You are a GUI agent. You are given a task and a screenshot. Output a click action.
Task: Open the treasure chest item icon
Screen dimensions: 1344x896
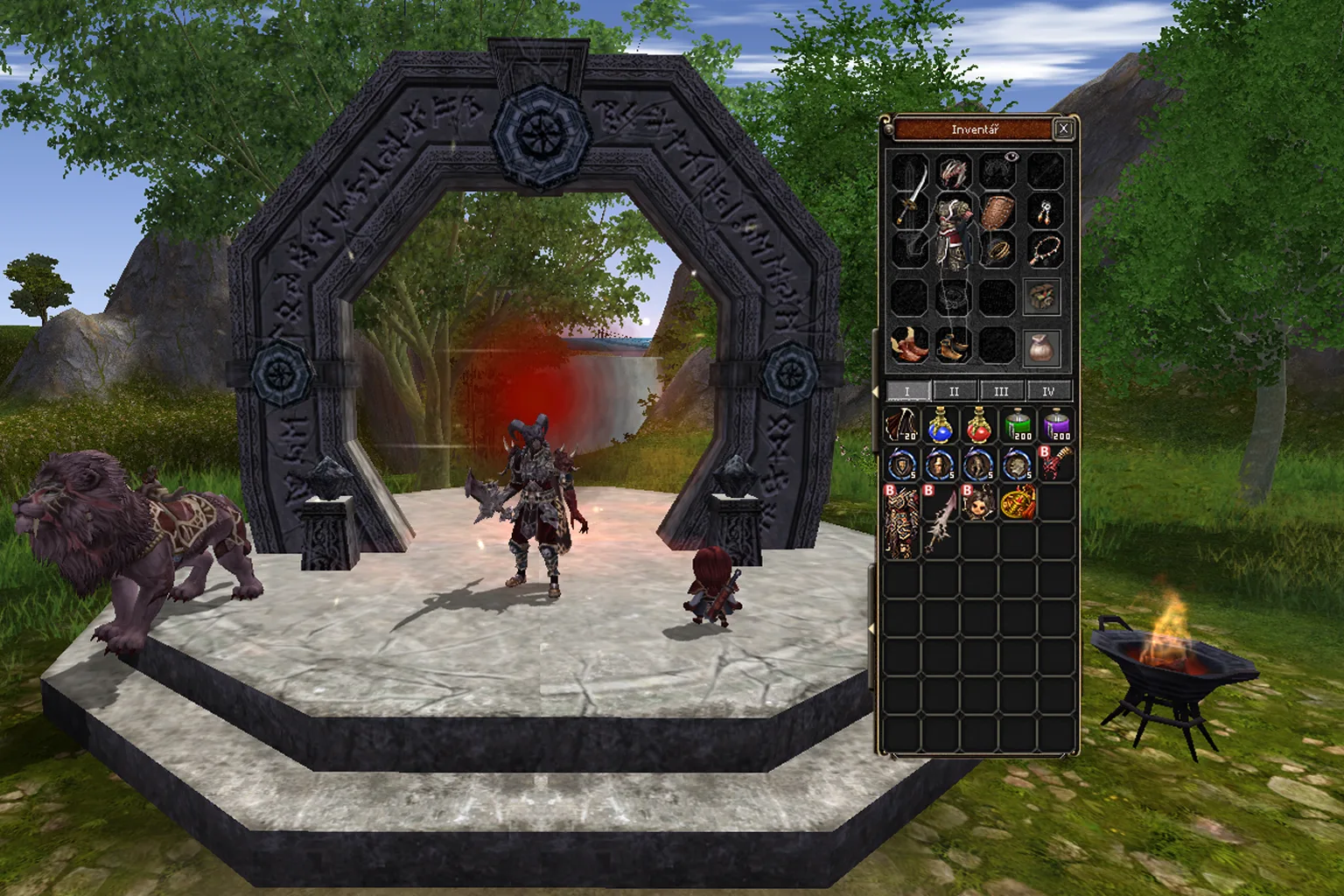pyautogui.click(x=1041, y=297)
